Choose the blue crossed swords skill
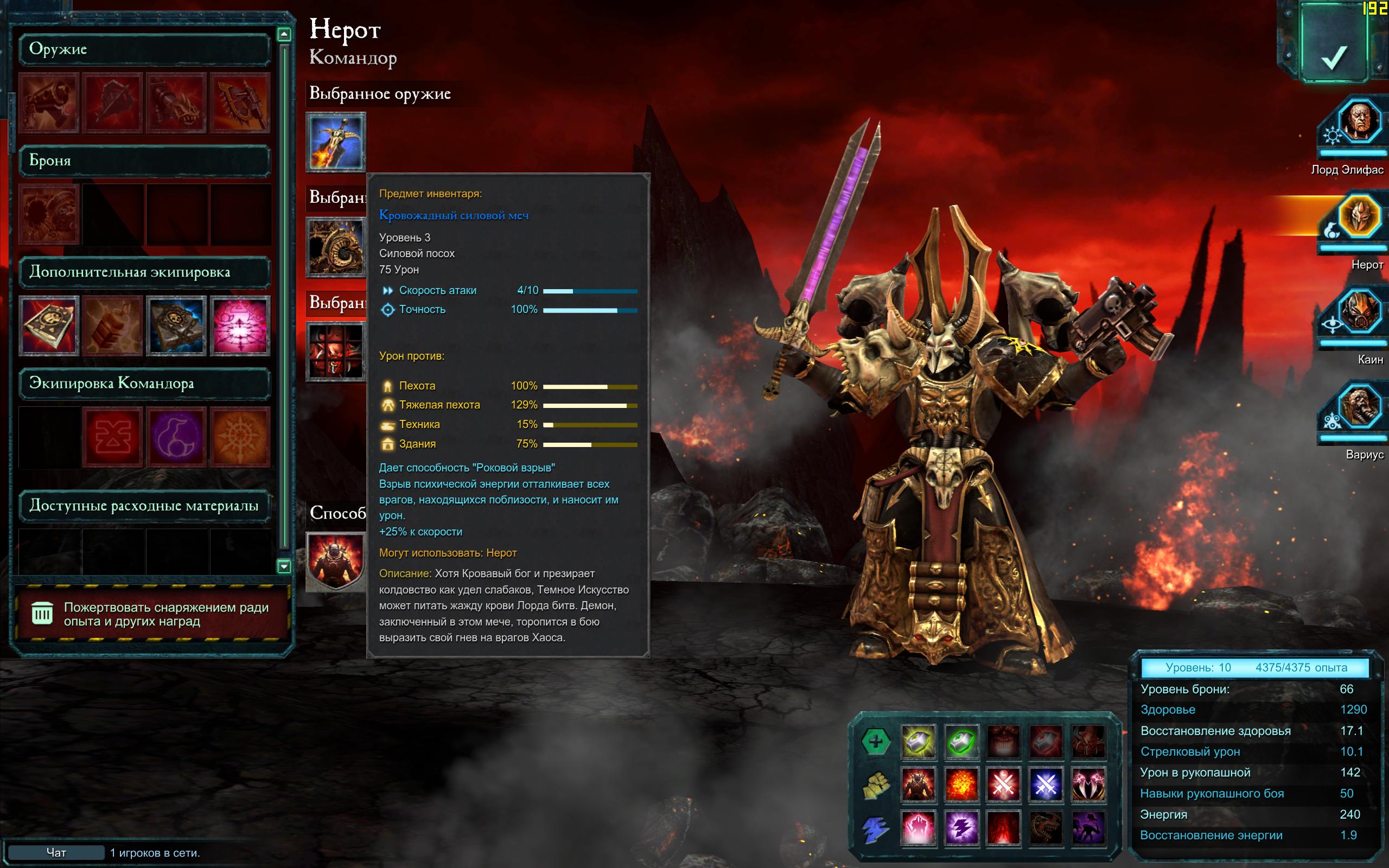Screen dimensions: 1389x868 click(x=1046, y=785)
